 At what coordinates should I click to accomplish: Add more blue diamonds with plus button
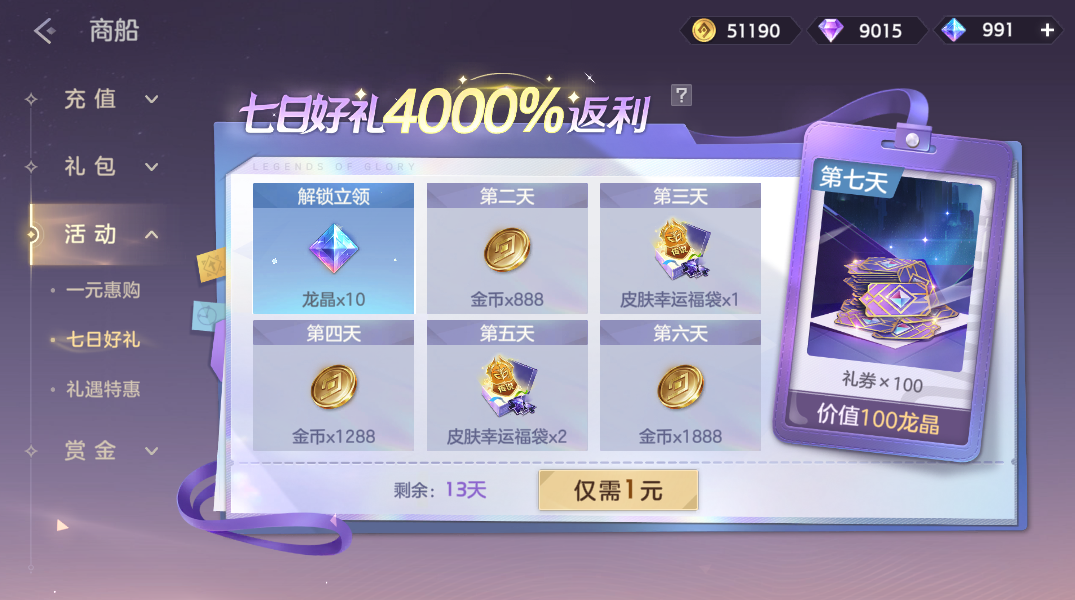(x=1047, y=30)
